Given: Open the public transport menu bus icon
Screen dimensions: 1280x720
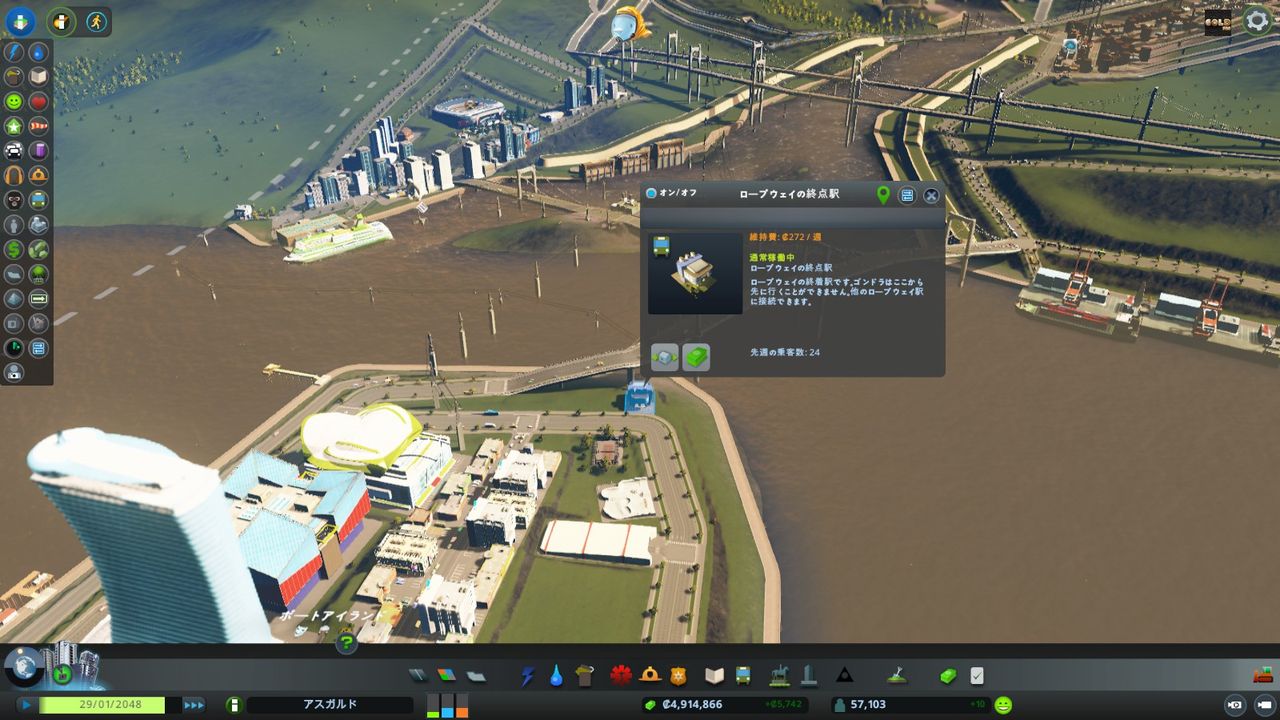Looking at the screenshot, I should point(744,675).
